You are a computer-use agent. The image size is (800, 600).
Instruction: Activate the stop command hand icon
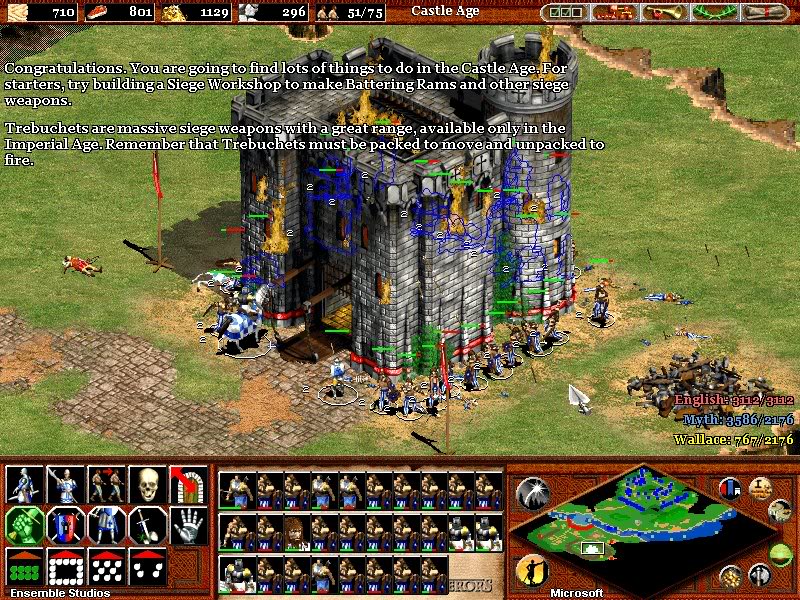coord(187,524)
